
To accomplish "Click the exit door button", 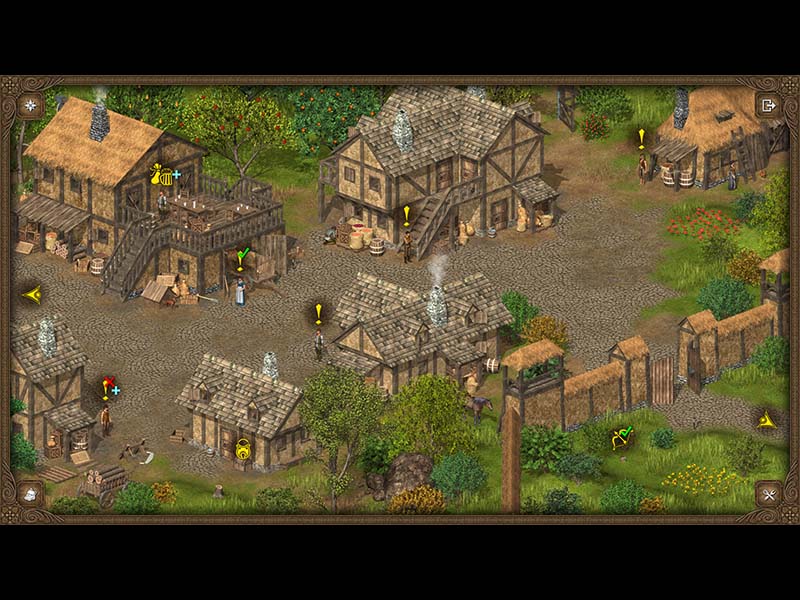I will click(x=768, y=104).
